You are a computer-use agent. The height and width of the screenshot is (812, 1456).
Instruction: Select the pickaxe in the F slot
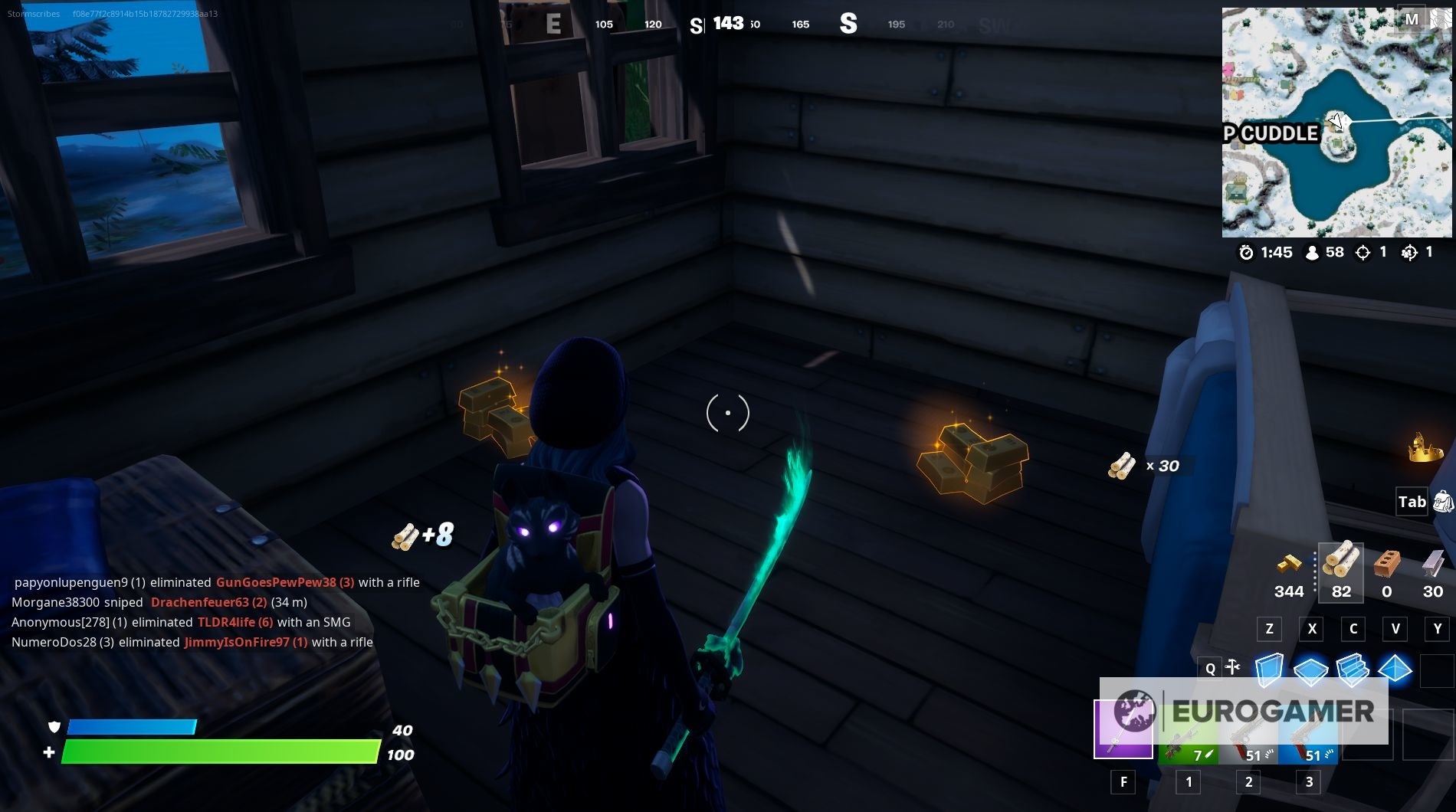pyautogui.click(x=1123, y=728)
